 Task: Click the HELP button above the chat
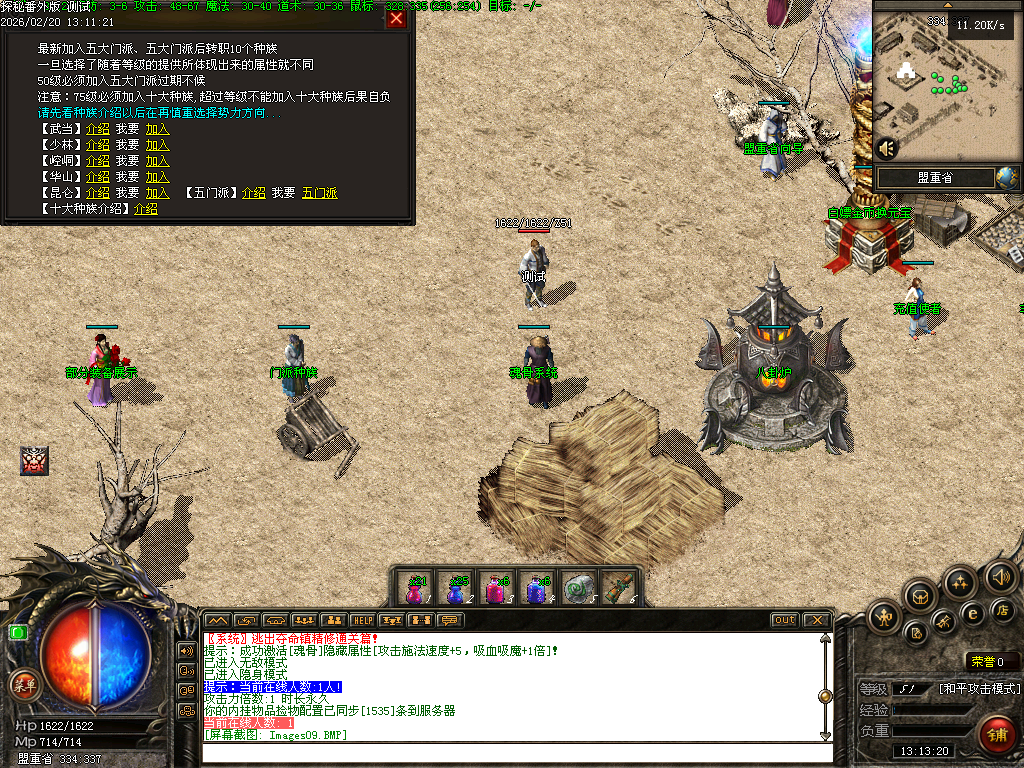tap(362, 620)
